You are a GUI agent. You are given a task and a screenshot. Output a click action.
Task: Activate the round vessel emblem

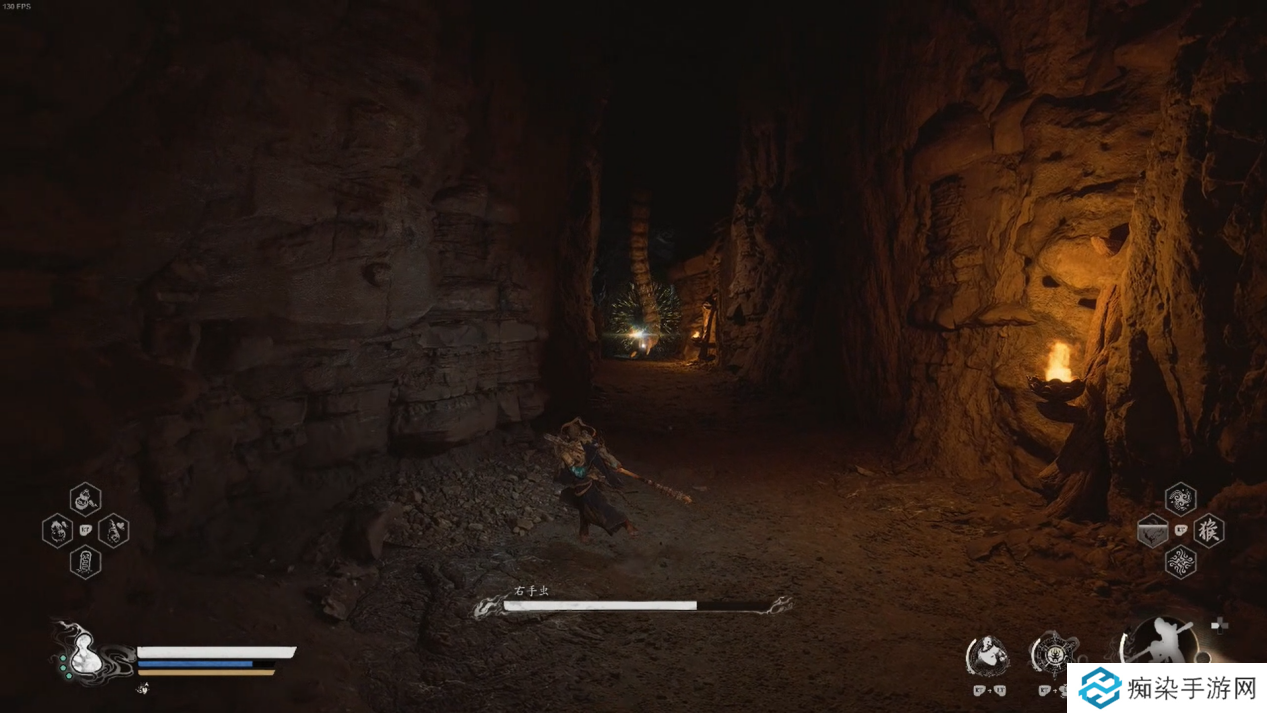tap(1053, 655)
